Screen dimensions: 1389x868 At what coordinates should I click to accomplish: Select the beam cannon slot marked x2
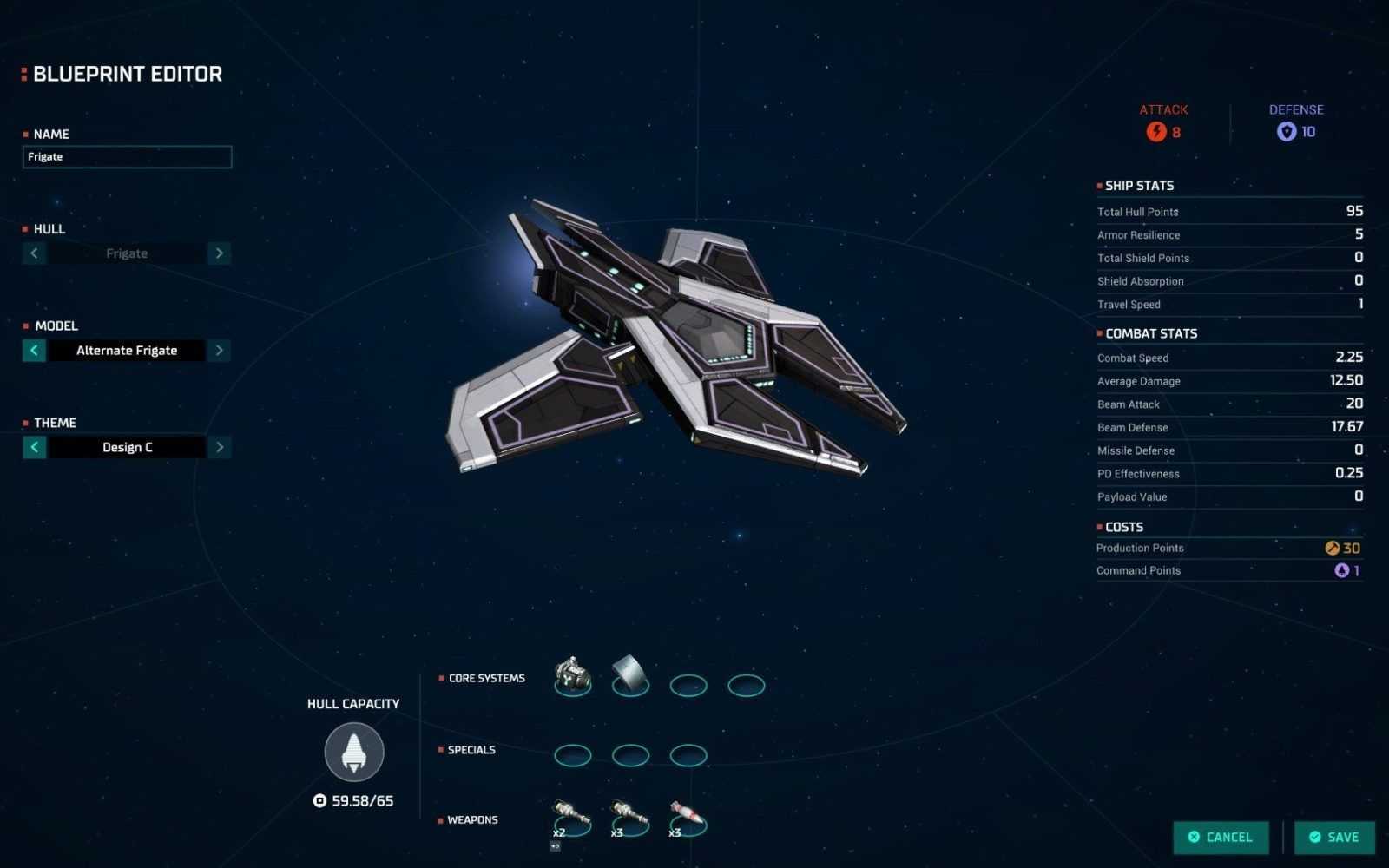[x=571, y=817]
